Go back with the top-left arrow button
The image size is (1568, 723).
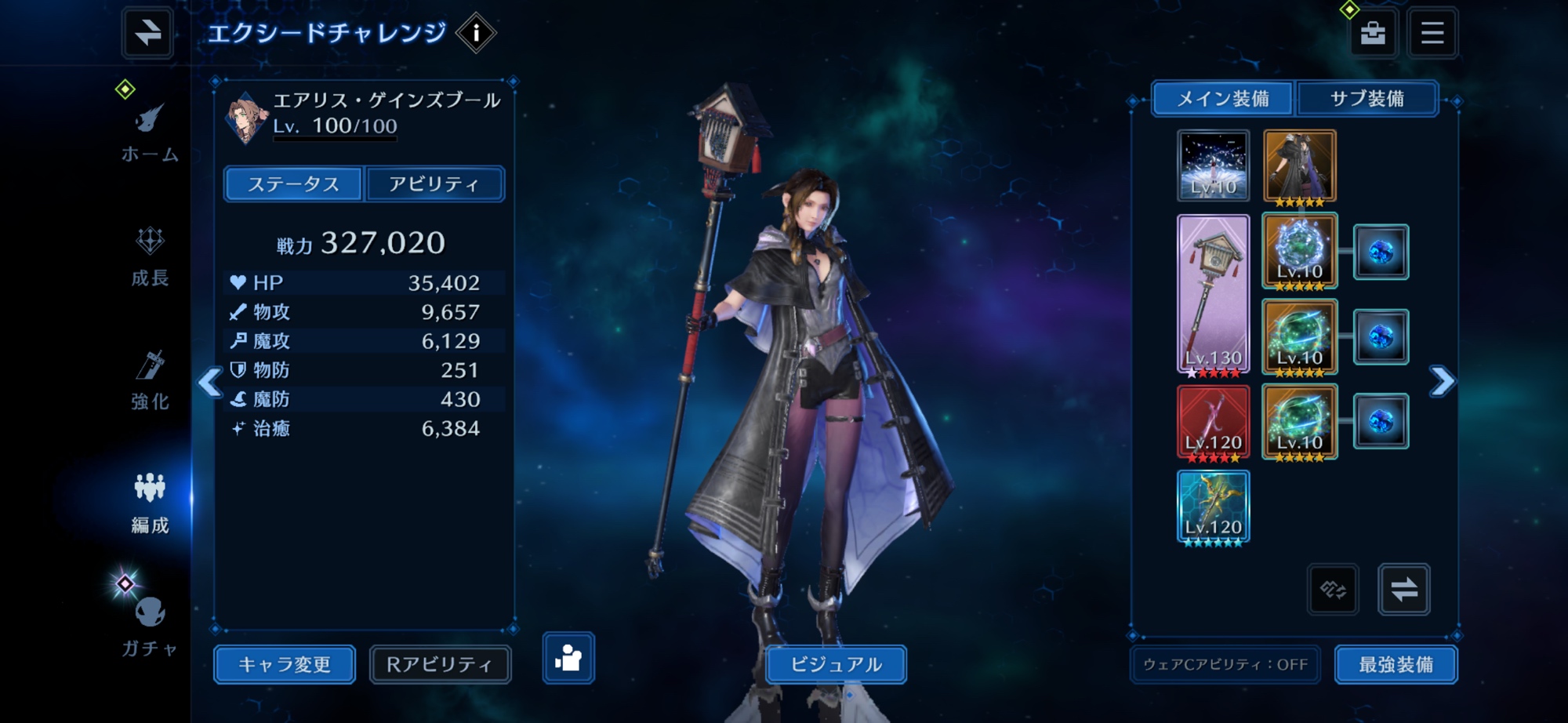click(147, 33)
